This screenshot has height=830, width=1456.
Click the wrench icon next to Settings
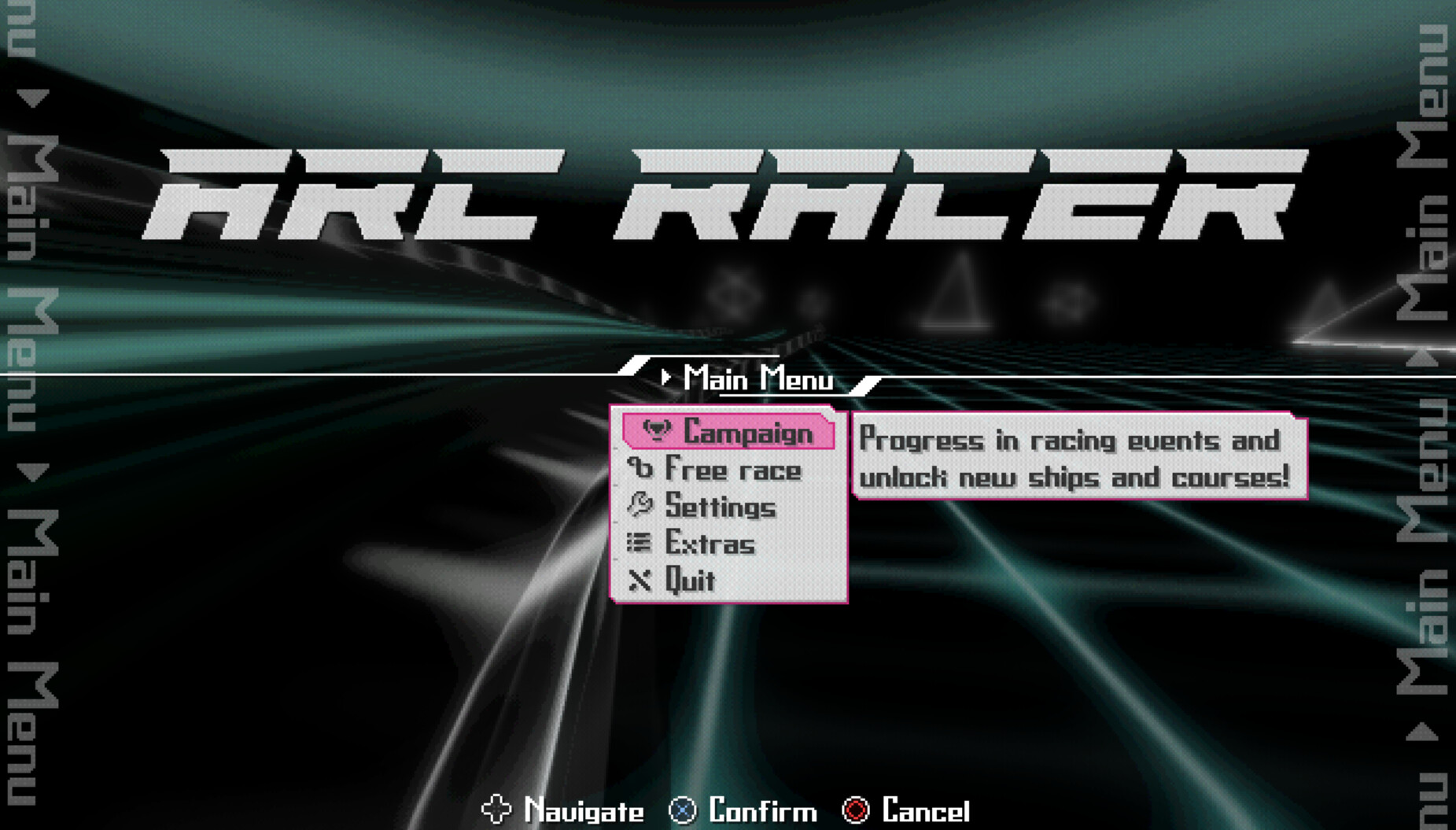pyautogui.click(x=642, y=506)
